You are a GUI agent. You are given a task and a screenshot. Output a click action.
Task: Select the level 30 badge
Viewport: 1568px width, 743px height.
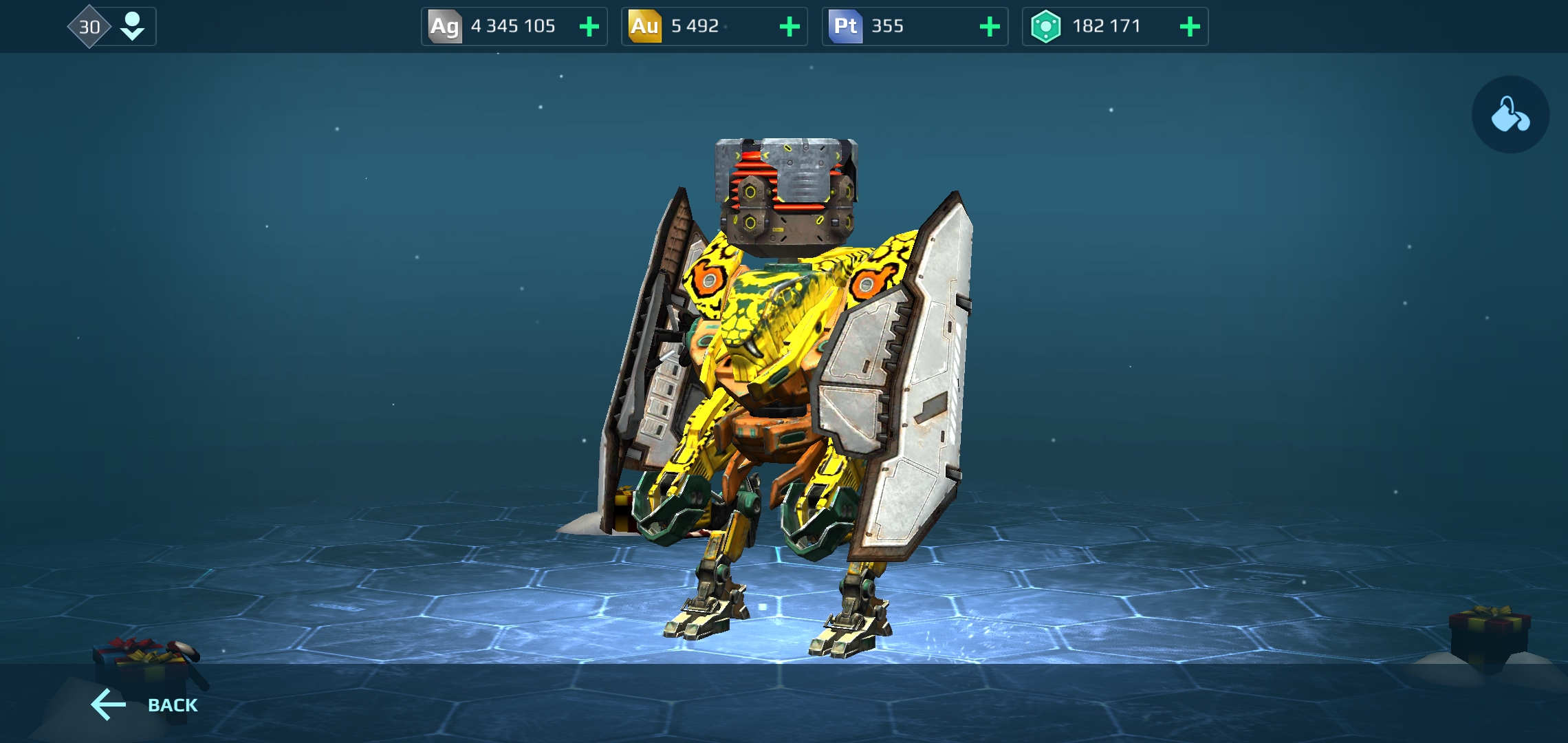click(x=89, y=26)
